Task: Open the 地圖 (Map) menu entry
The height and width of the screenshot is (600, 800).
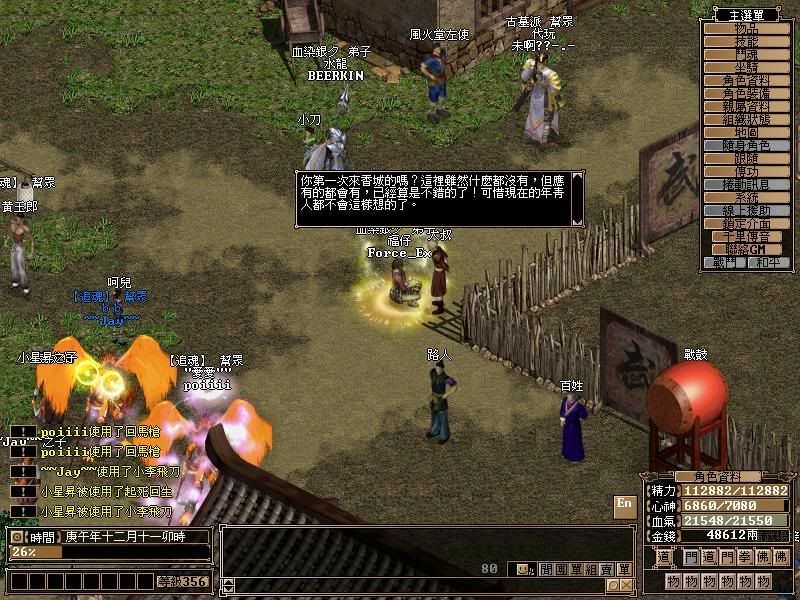Action: point(746,132)
